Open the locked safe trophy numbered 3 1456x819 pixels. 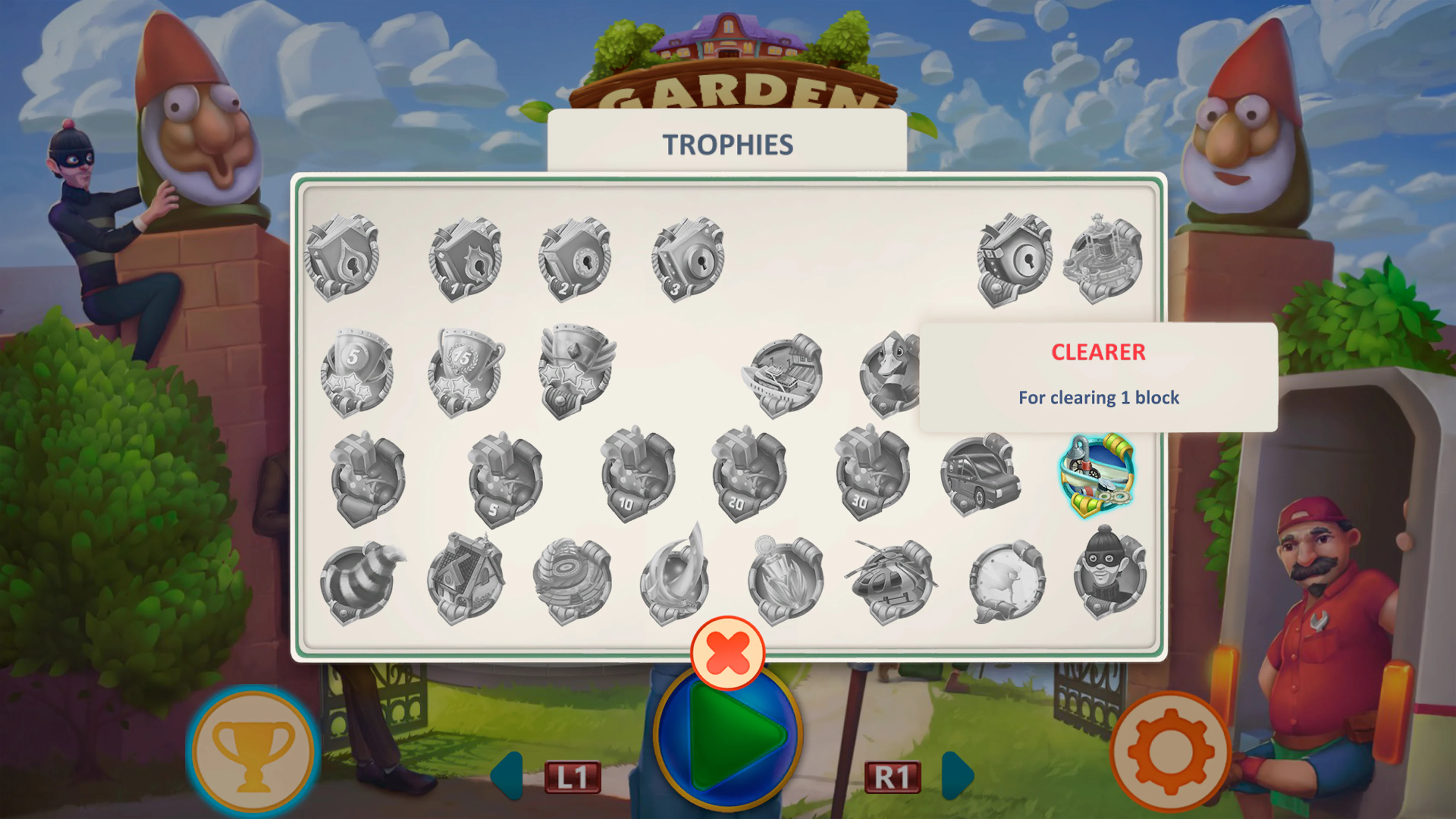690,260
